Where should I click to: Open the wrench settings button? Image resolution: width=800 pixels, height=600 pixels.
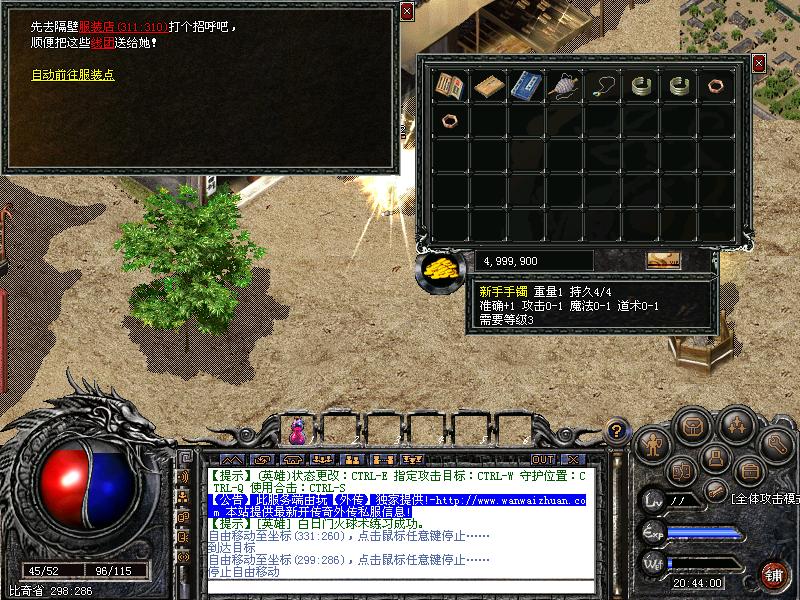[x=775, y=442]
